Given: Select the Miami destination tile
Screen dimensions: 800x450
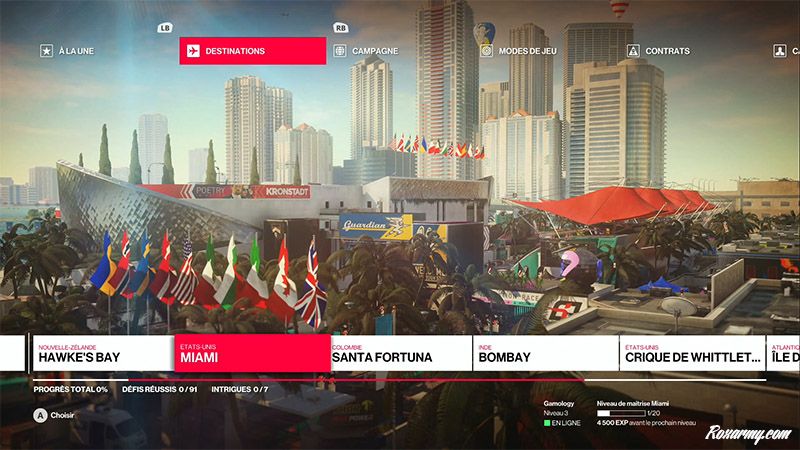Looking at the screenshot, I should click(x=250, y=353).
